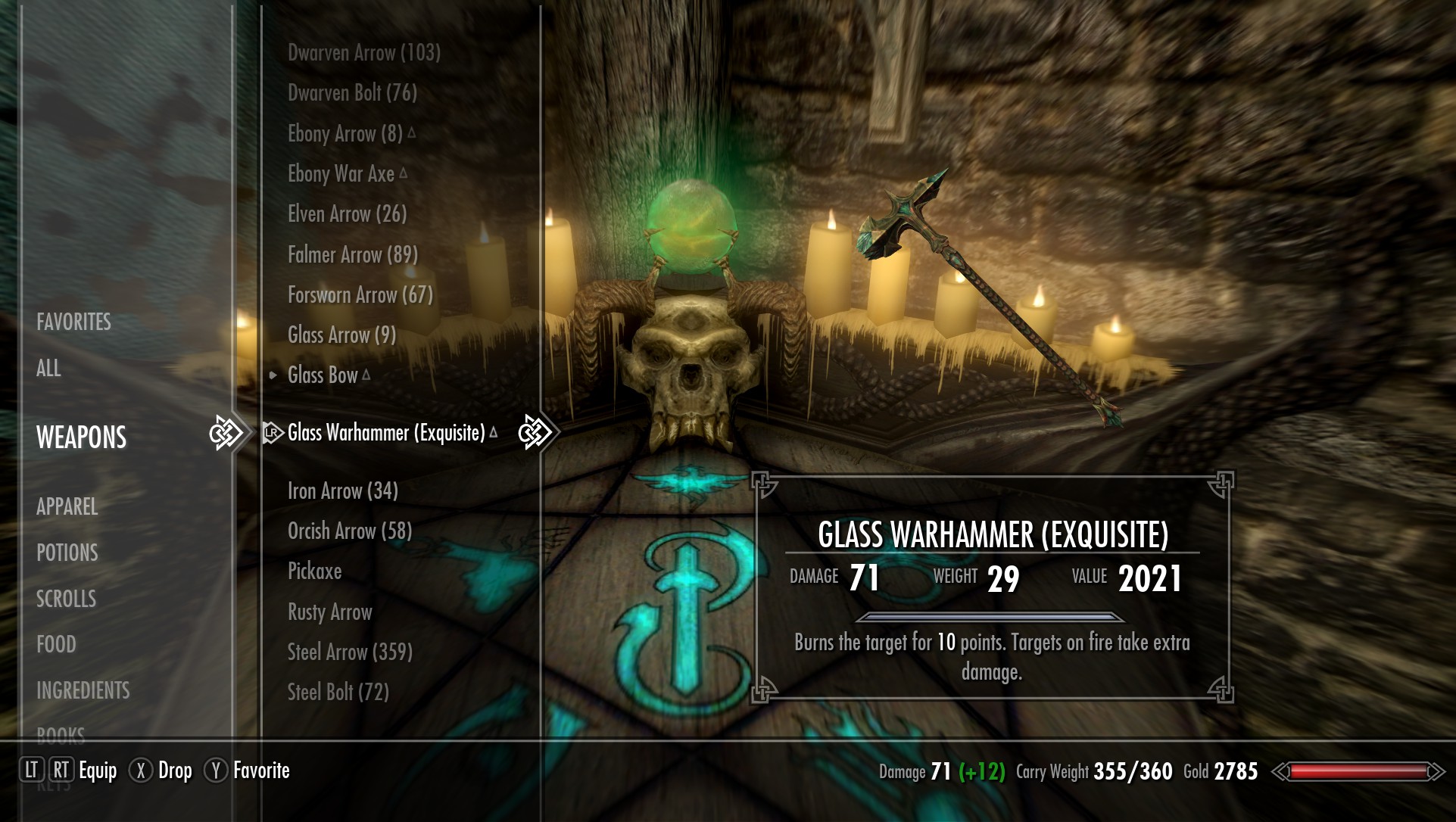
Task: Show the Scrolls category
Action: [66, 599]
